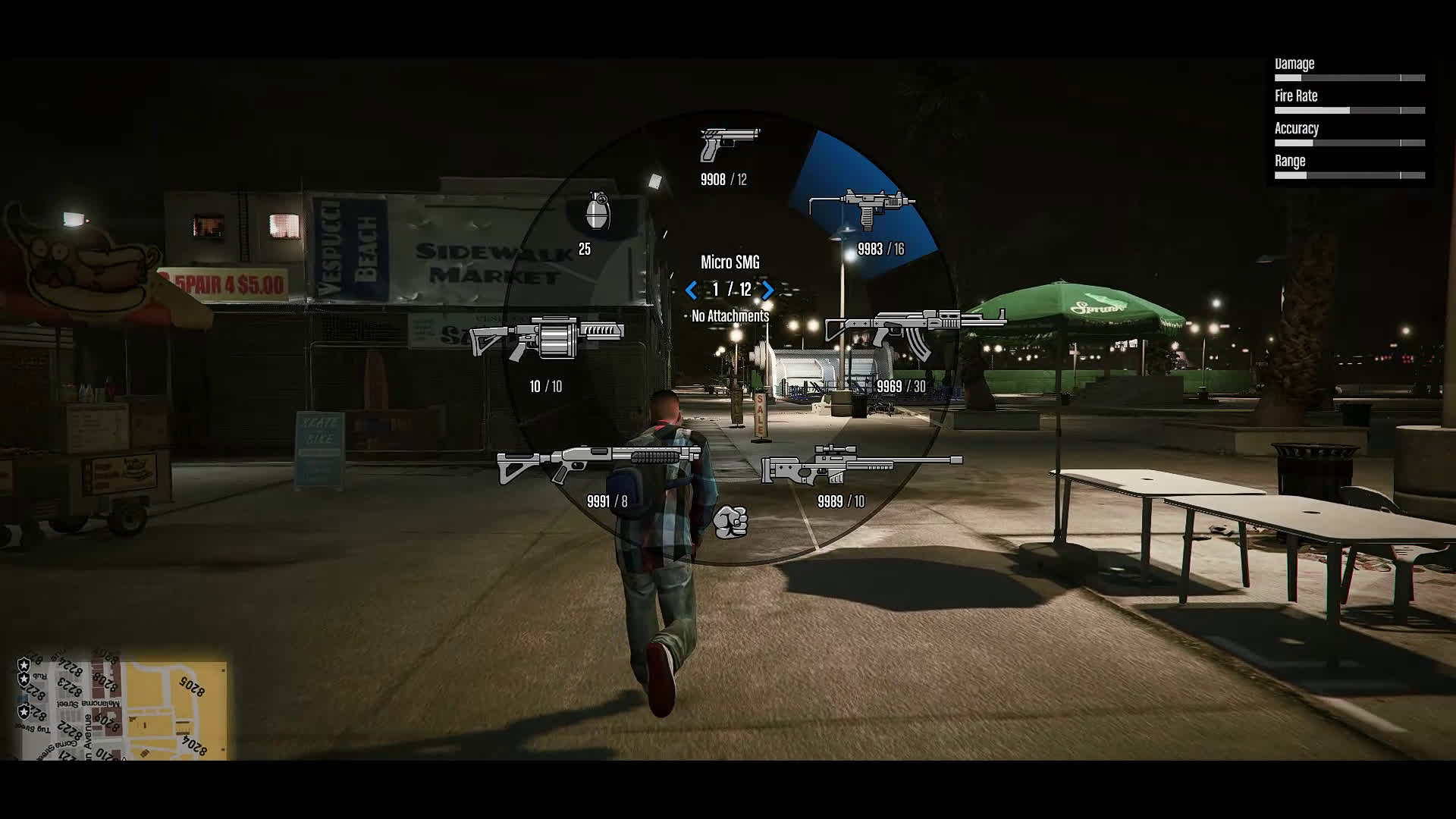This screenshot has height=819, width=1456.
Task: Select the sniper rifle slot
Action: tap(861, 464)
